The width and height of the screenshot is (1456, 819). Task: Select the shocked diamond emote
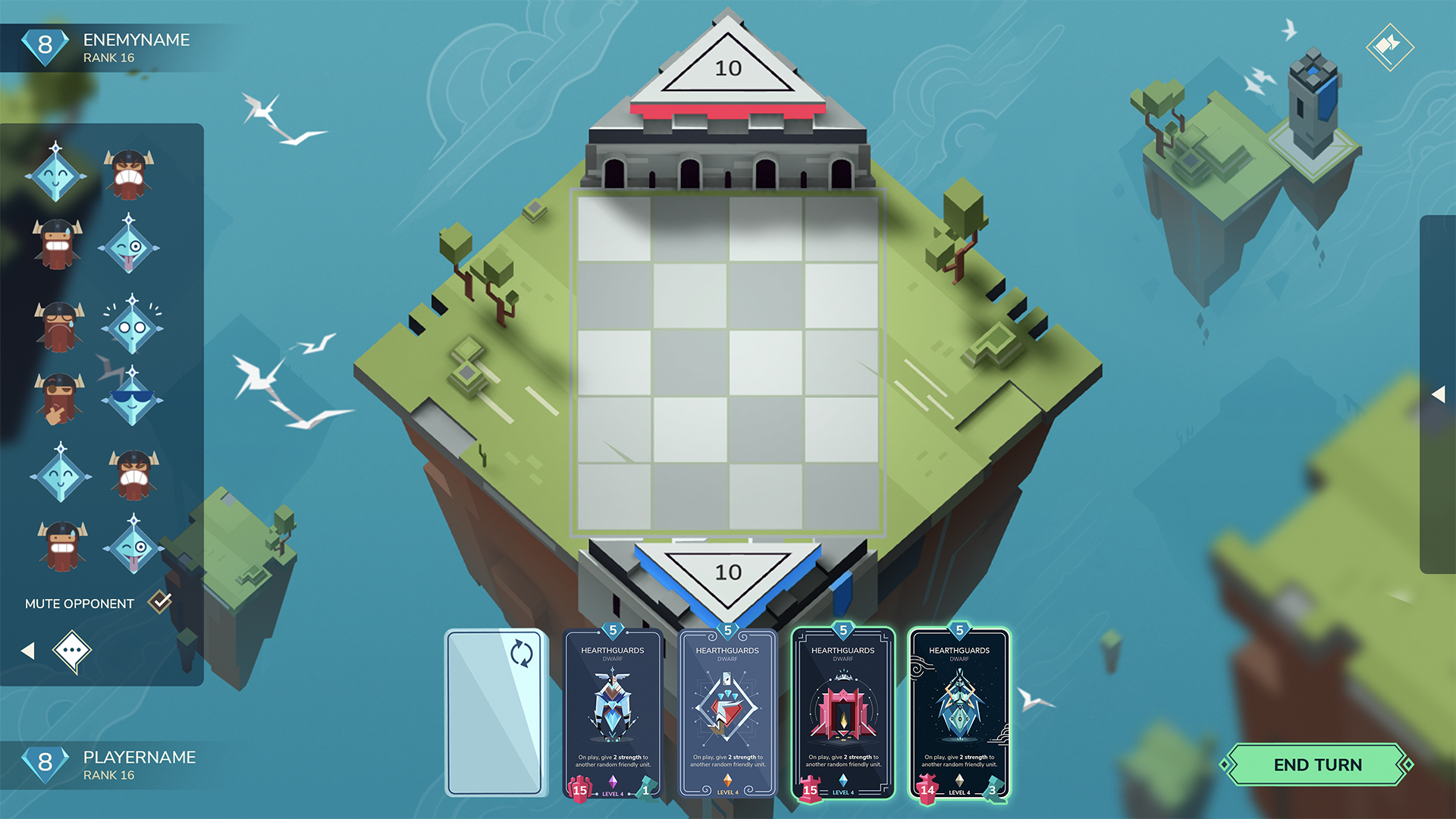(x=131, y=326)
